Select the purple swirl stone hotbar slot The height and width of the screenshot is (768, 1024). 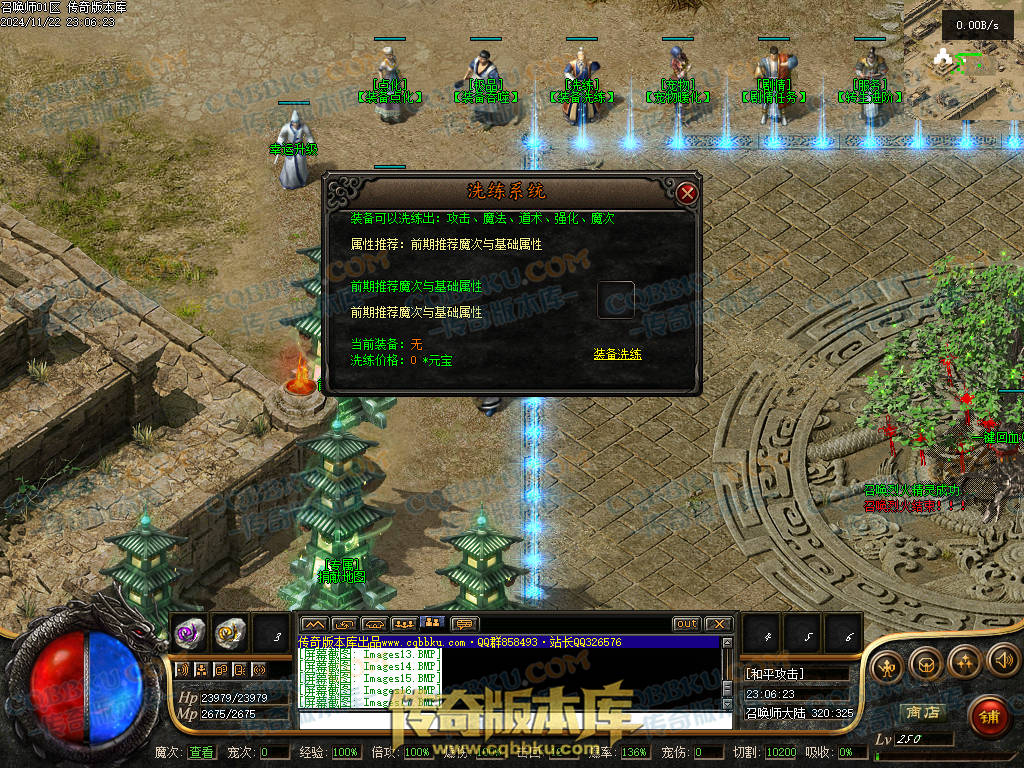189,632
